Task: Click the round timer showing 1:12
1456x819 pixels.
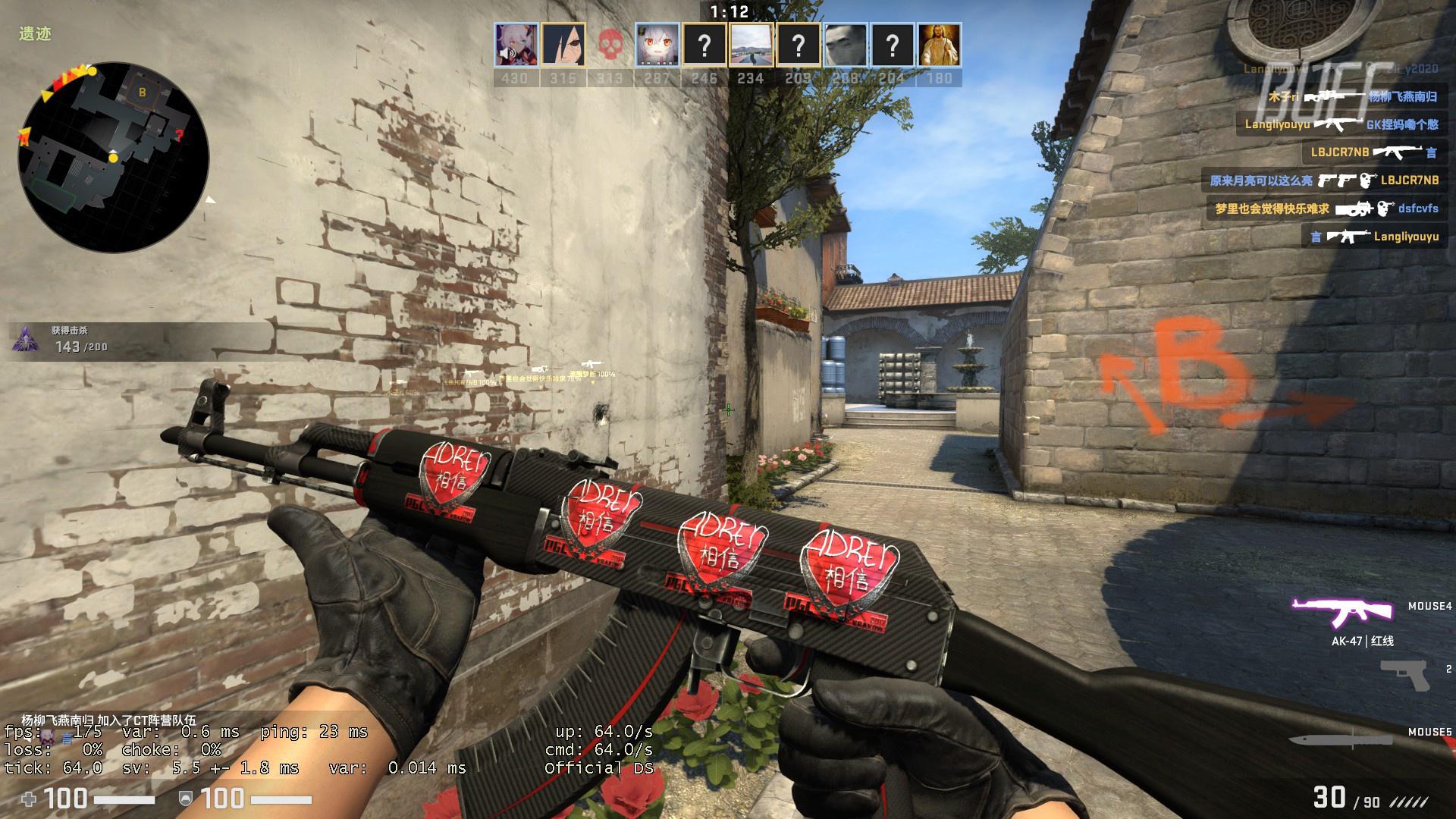Action: pos(728,12)
